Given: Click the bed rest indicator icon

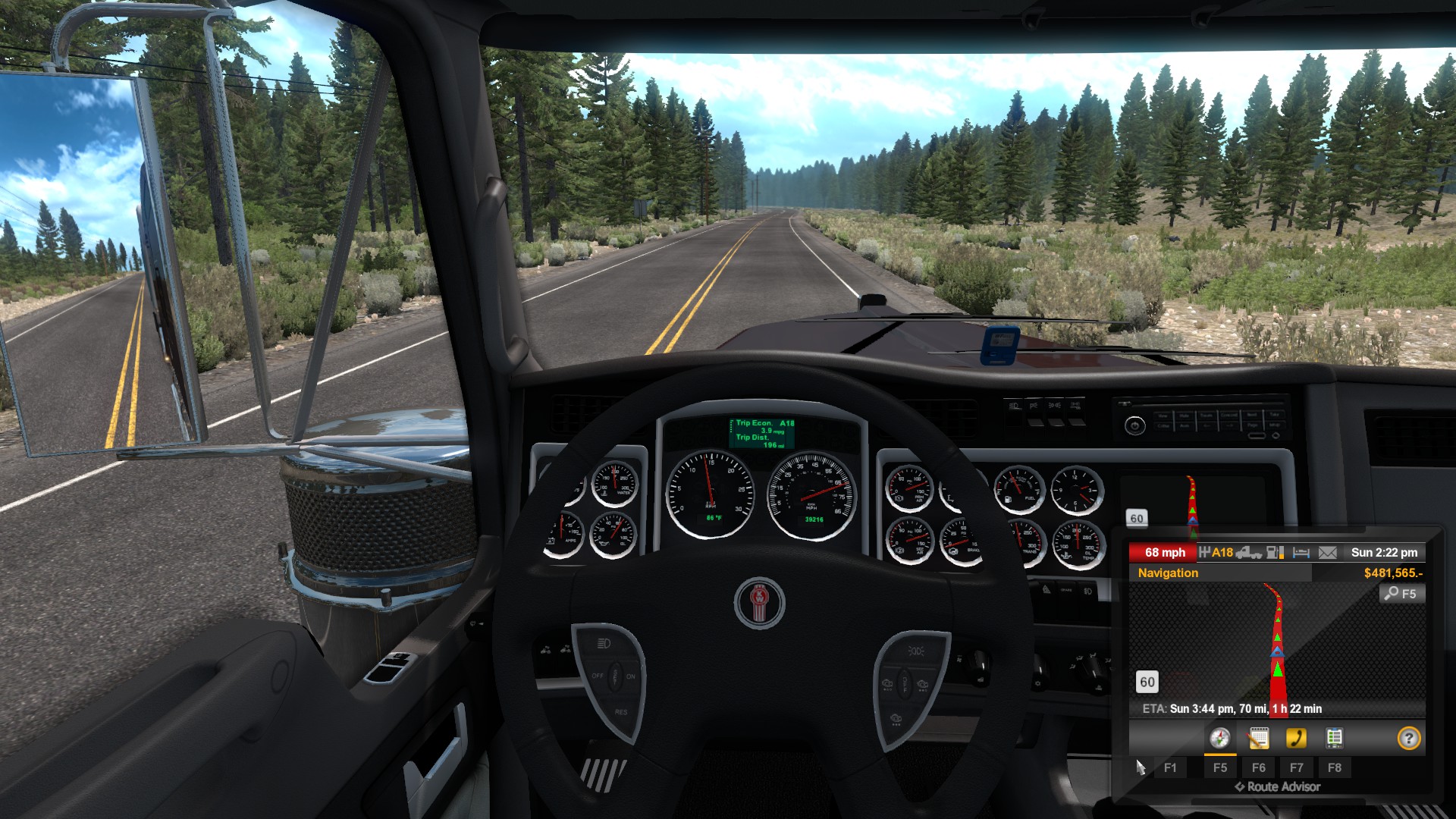Looking at the screenshot, I should coord(1301,553).
